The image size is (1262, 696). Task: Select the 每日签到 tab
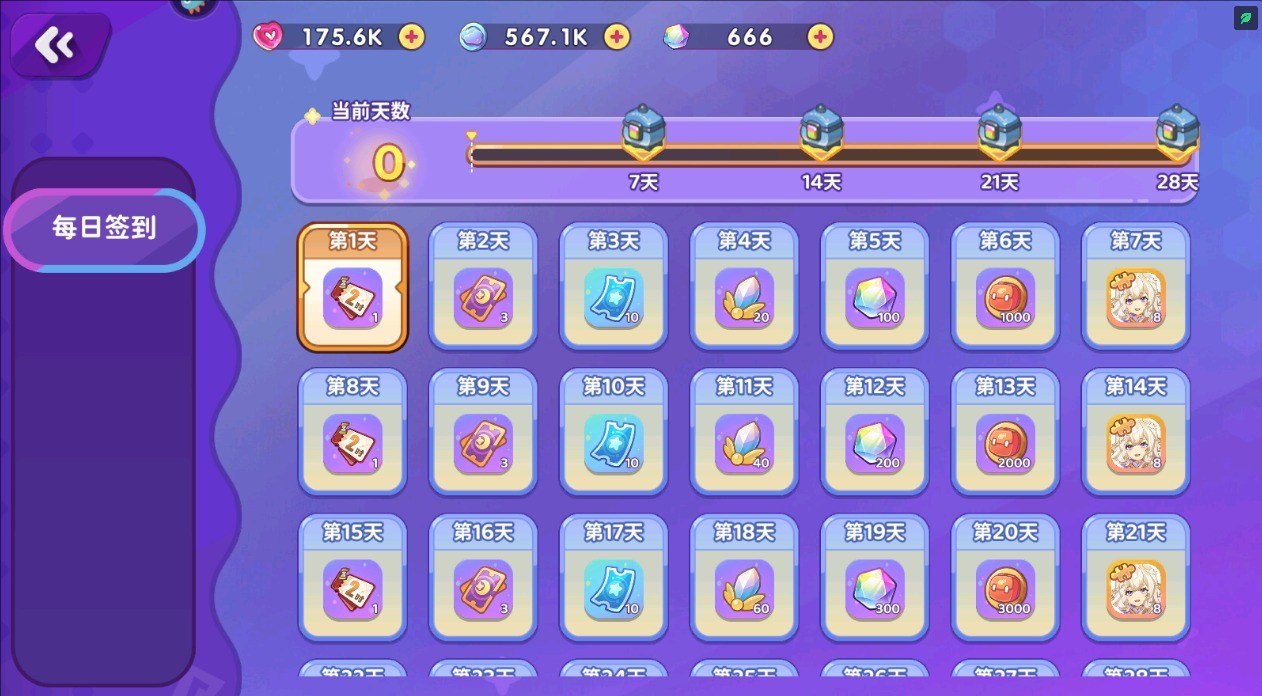point(104,229)
